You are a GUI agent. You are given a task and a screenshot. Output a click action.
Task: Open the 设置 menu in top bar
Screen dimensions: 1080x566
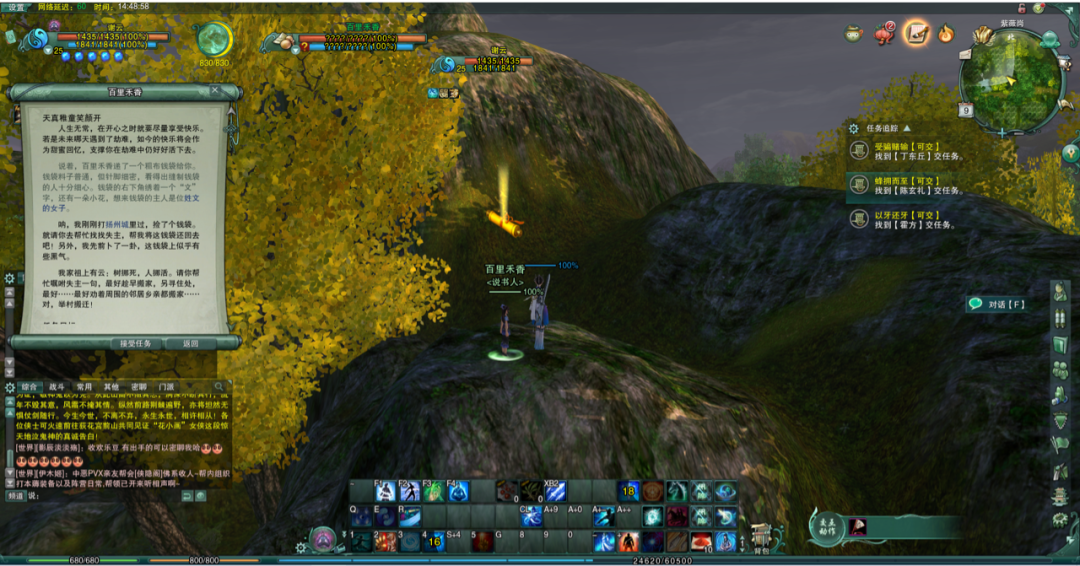(17, 6)
